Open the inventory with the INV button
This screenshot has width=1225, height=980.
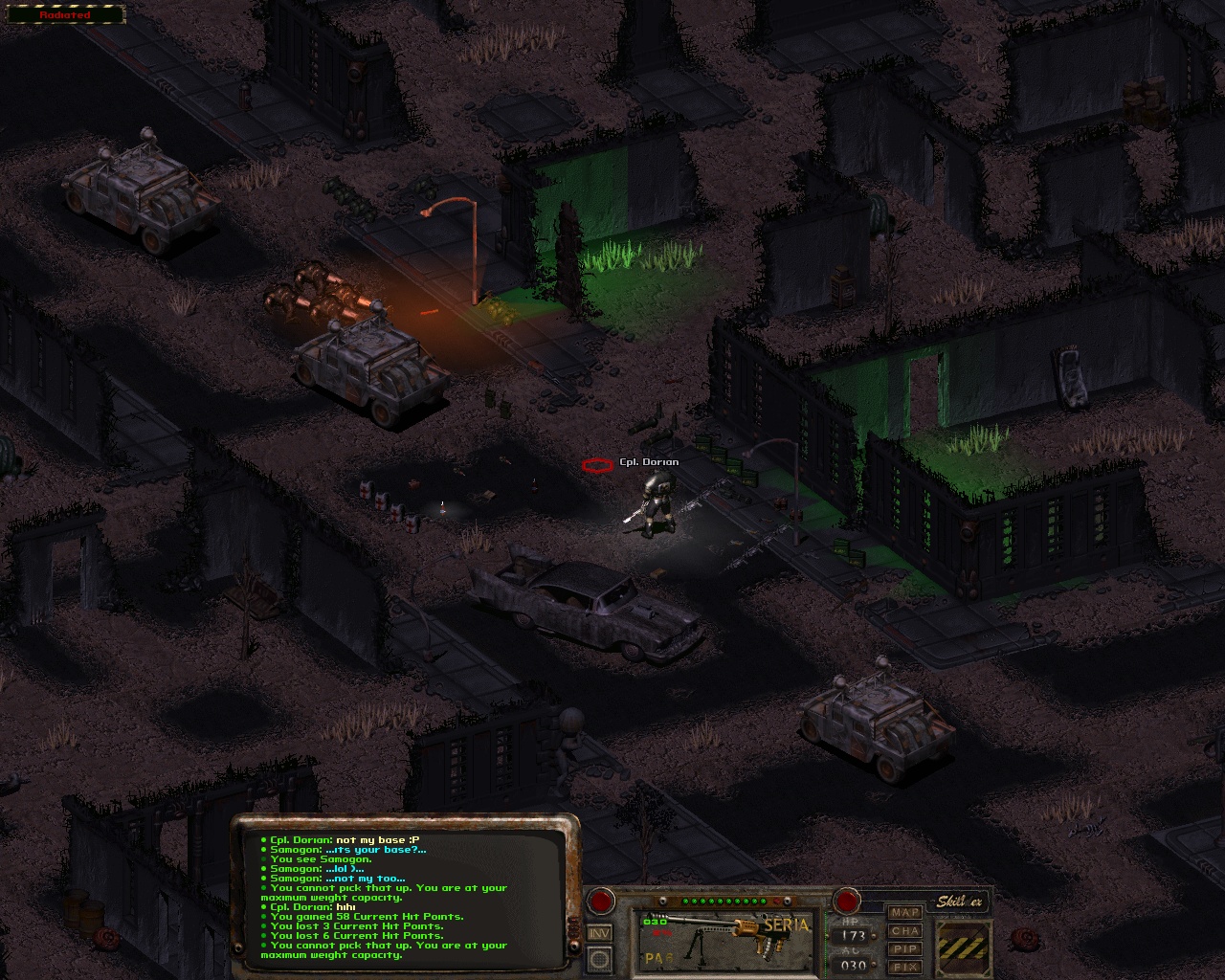click(x=600, y=933)
